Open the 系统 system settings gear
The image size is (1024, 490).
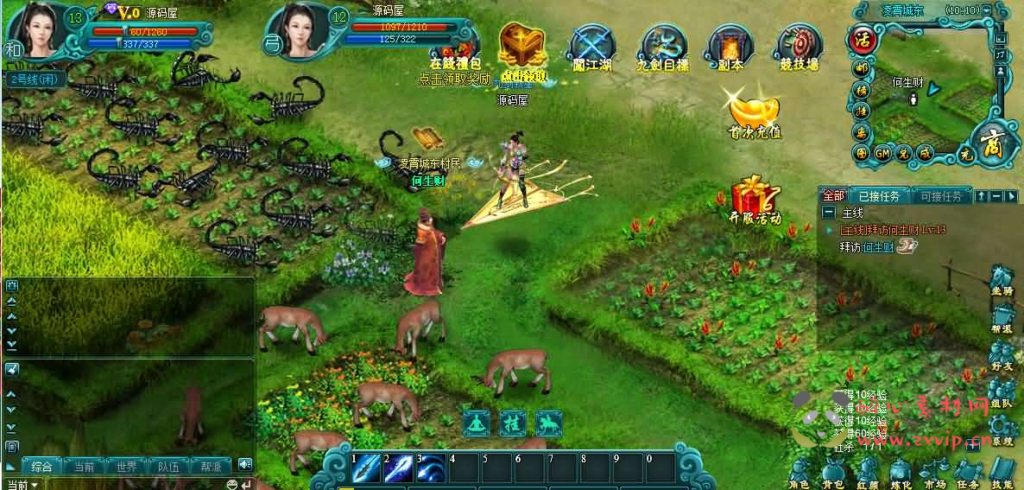1001,428
